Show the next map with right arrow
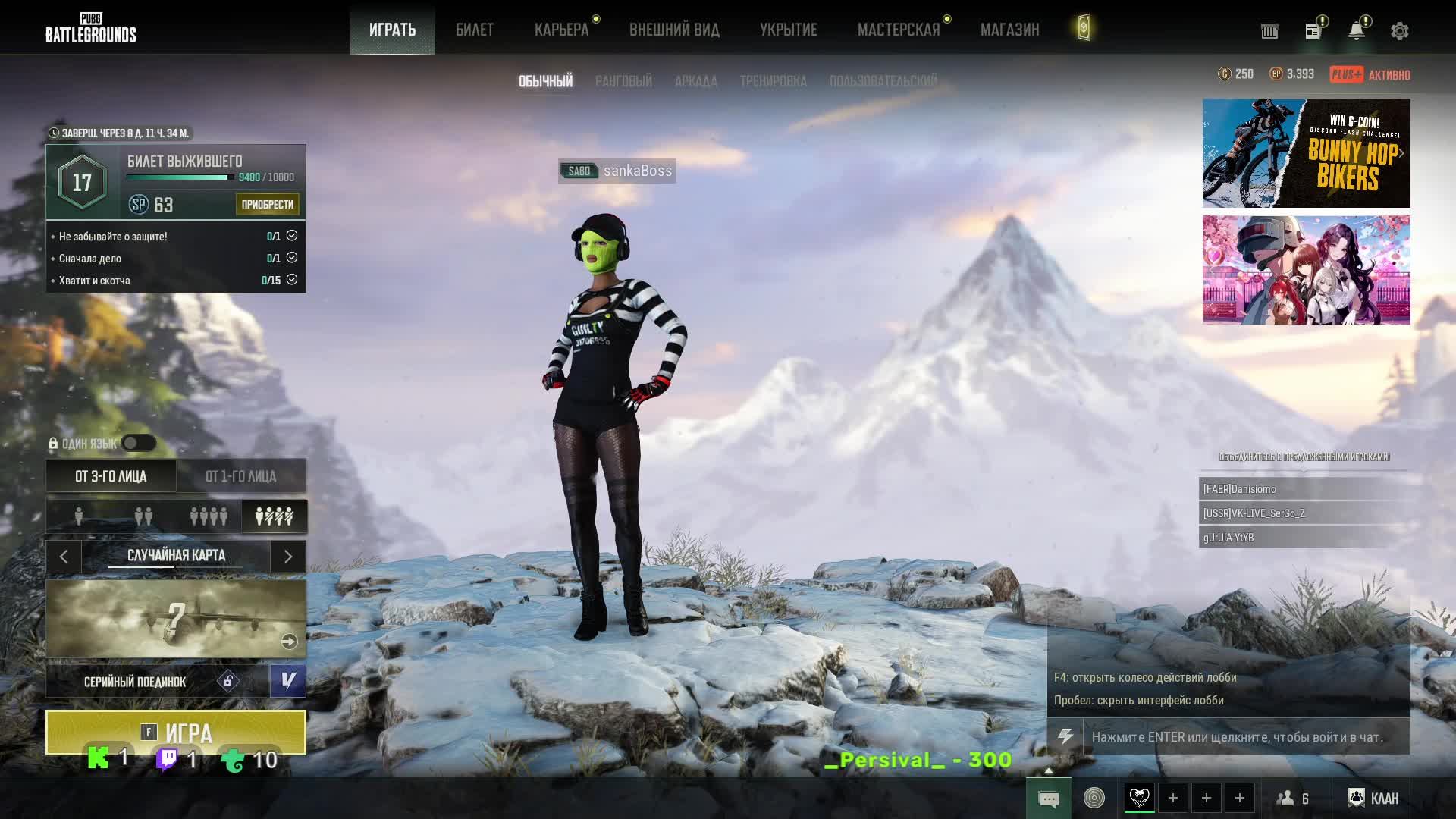The image size is (1456, 819). [x=288, y=557]
